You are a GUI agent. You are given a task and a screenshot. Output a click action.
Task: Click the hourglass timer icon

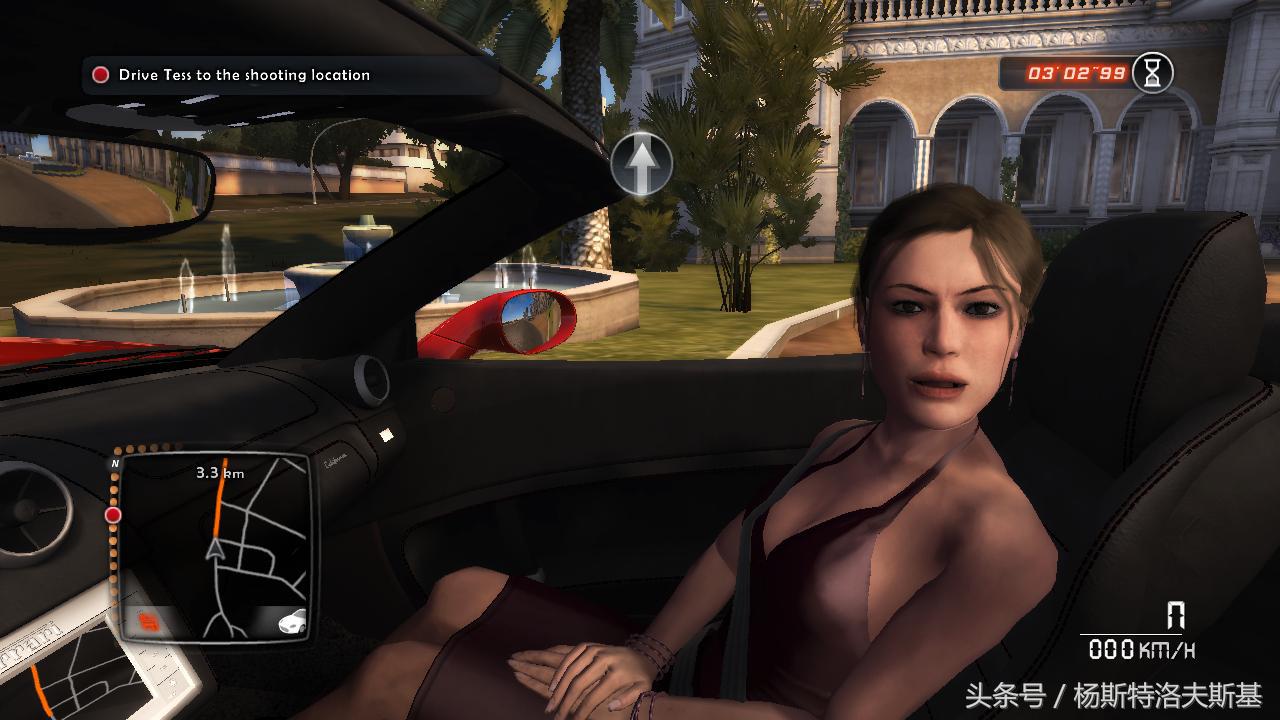point(1154,72)
